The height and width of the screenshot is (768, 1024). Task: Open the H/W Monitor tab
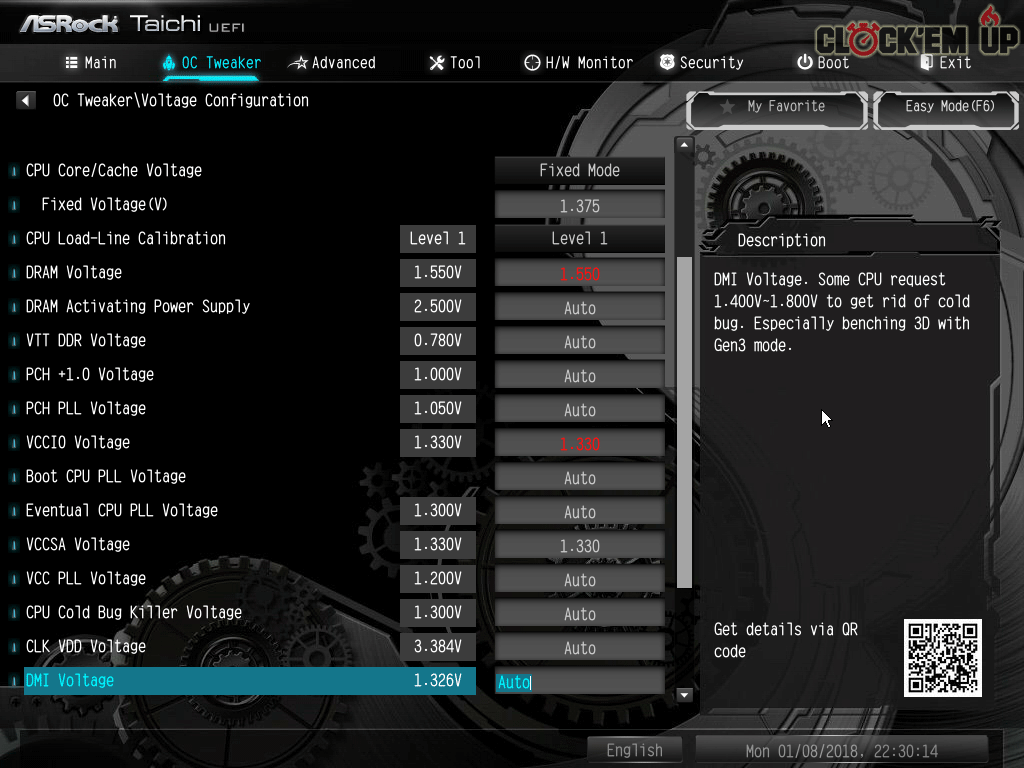click(x=578, y=62)
